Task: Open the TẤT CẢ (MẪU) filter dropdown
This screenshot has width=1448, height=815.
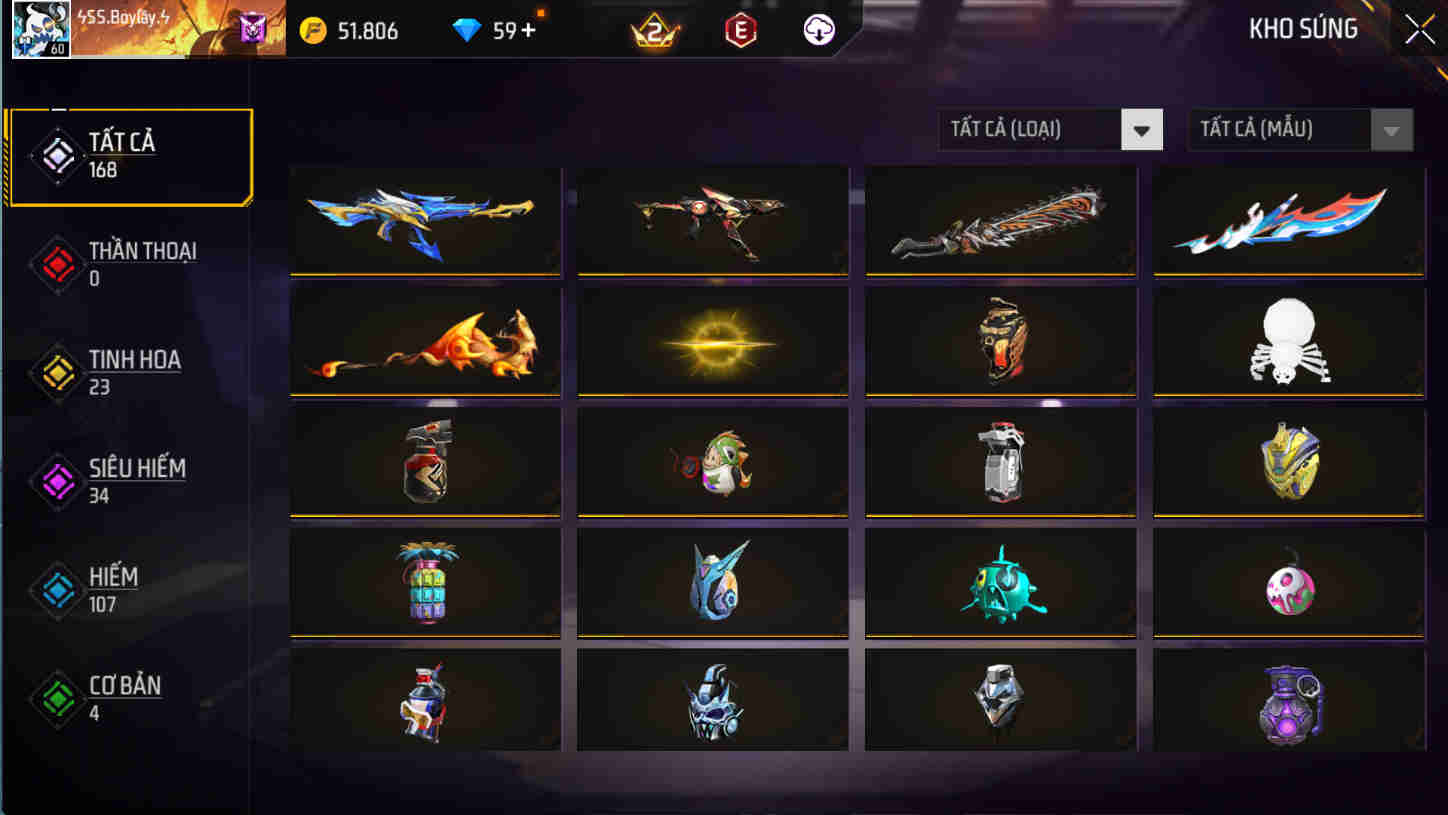Action: [x=1300, y=129]
